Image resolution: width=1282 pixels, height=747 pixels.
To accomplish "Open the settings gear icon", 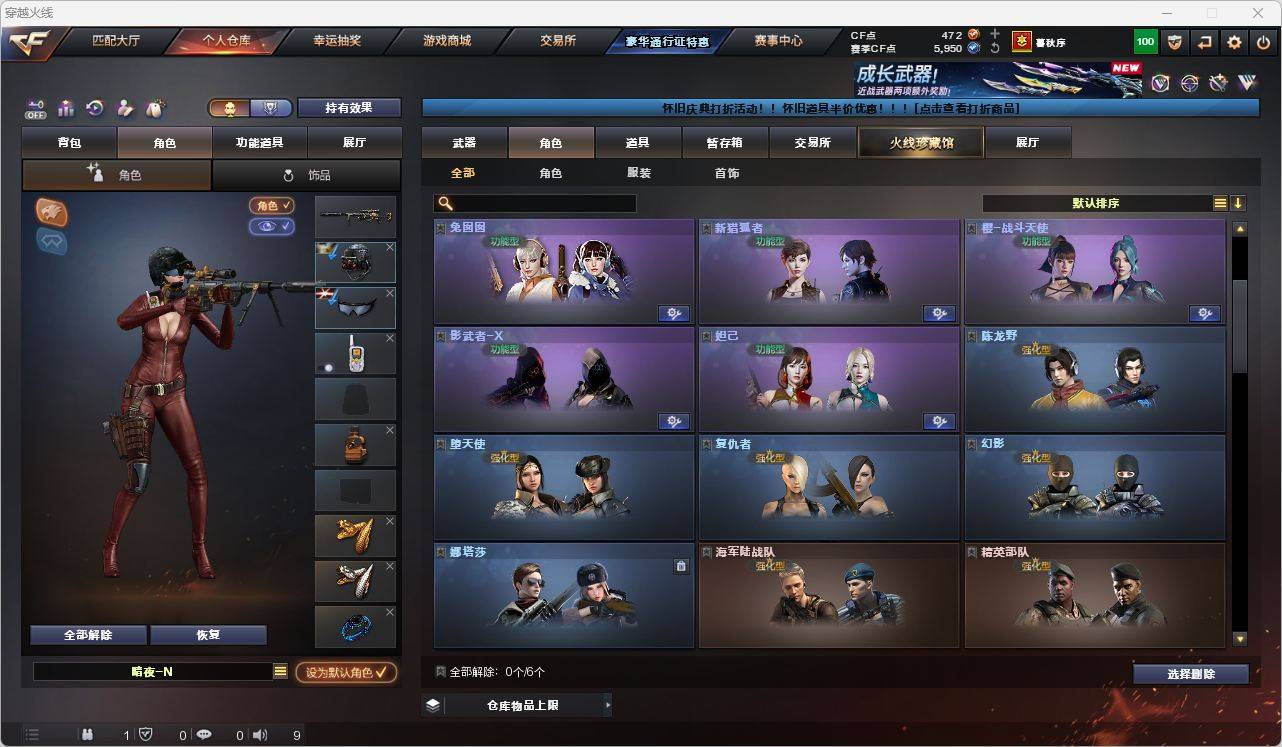I will (1233, 42).
